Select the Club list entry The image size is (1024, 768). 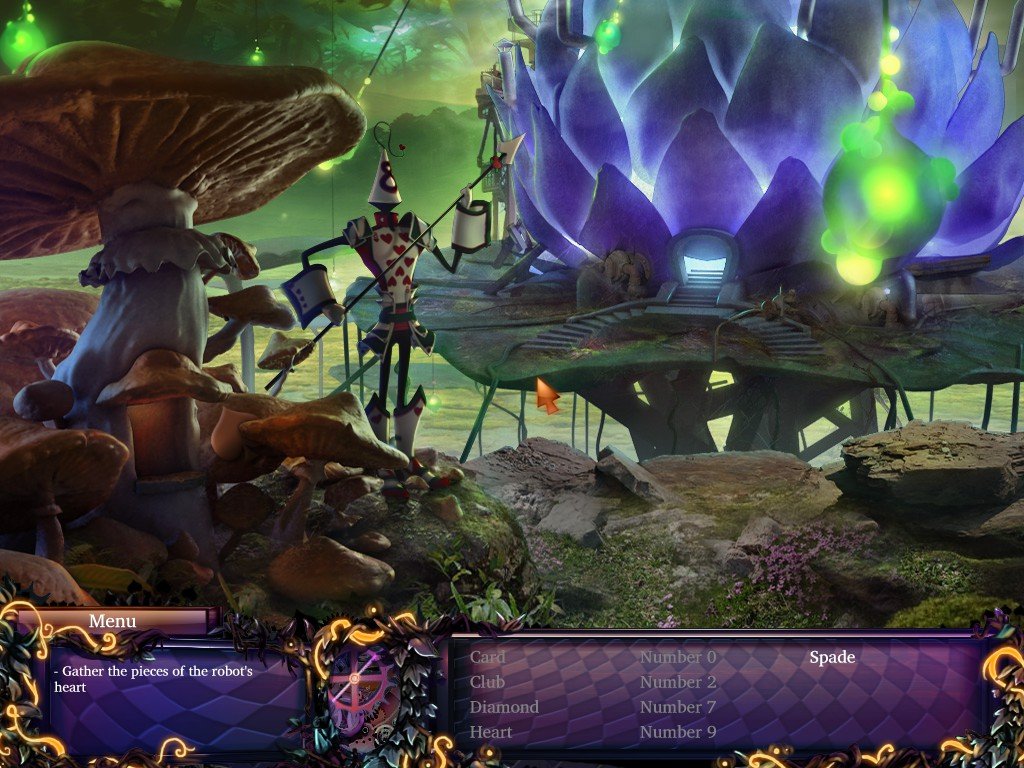(x=487, y=682)
